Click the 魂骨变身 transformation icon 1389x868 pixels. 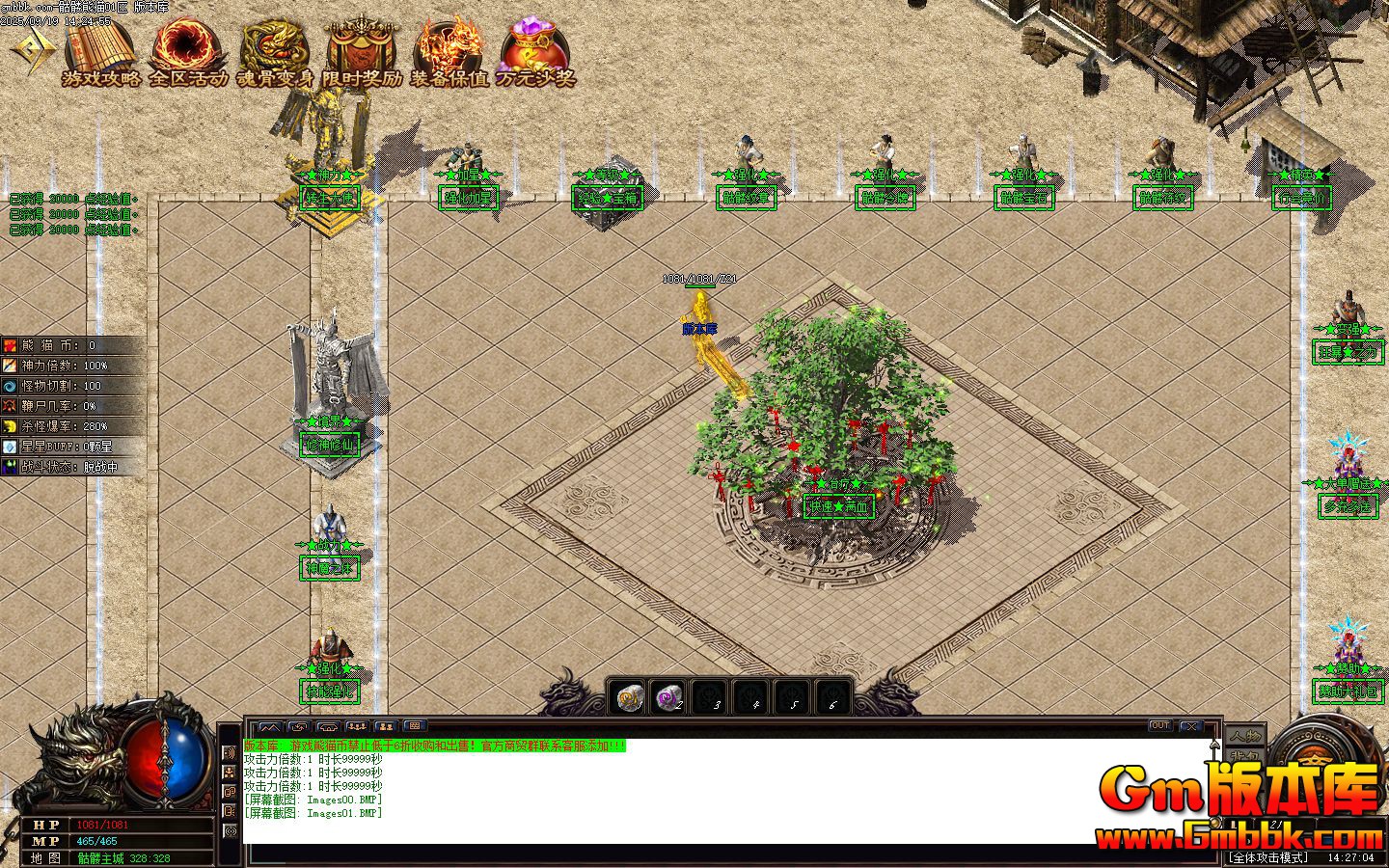point(273,46)
